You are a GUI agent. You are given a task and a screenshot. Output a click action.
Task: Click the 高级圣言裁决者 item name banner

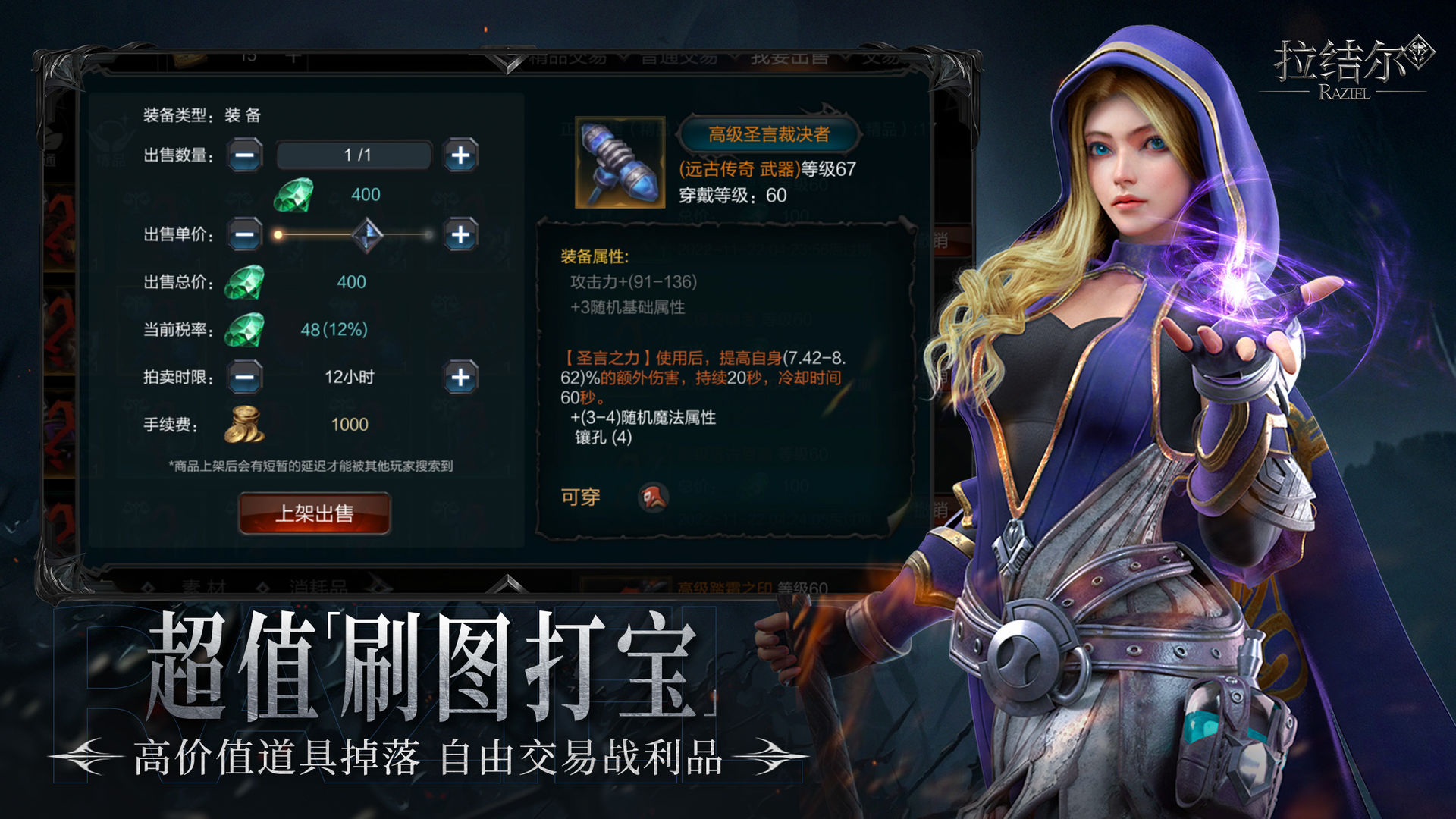tap(768, 133)
